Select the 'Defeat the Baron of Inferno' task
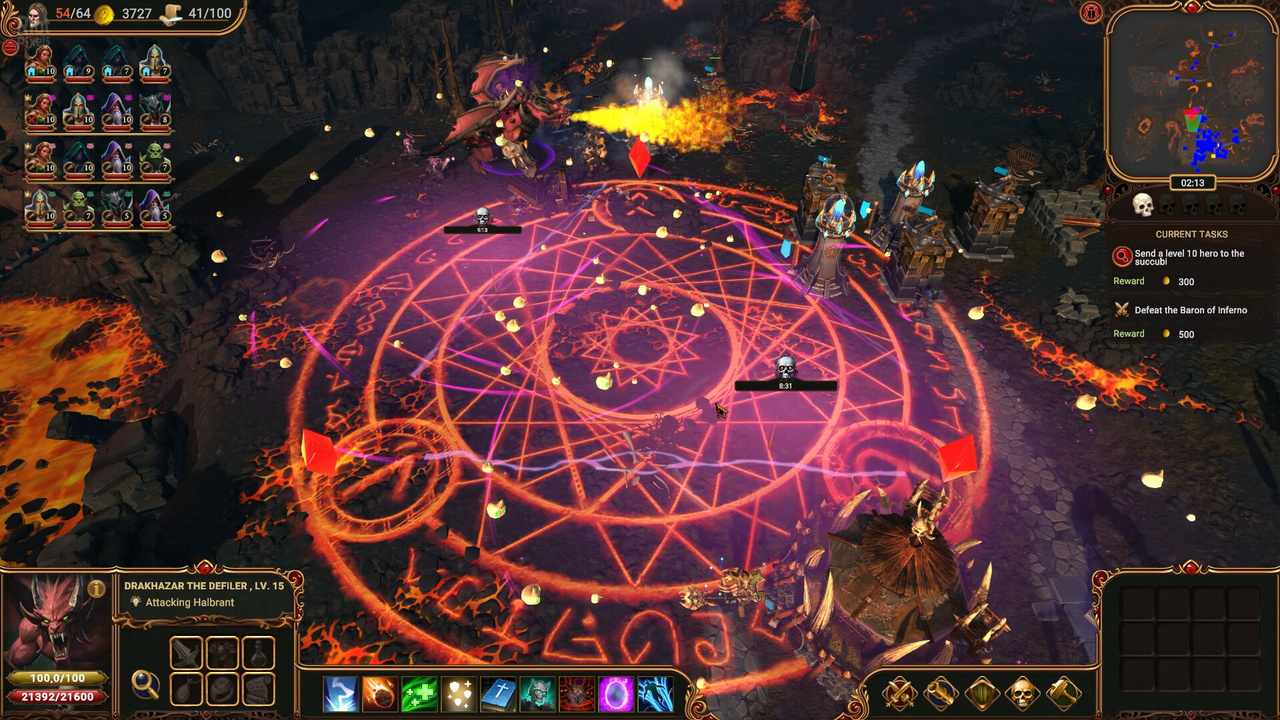 1190,311
